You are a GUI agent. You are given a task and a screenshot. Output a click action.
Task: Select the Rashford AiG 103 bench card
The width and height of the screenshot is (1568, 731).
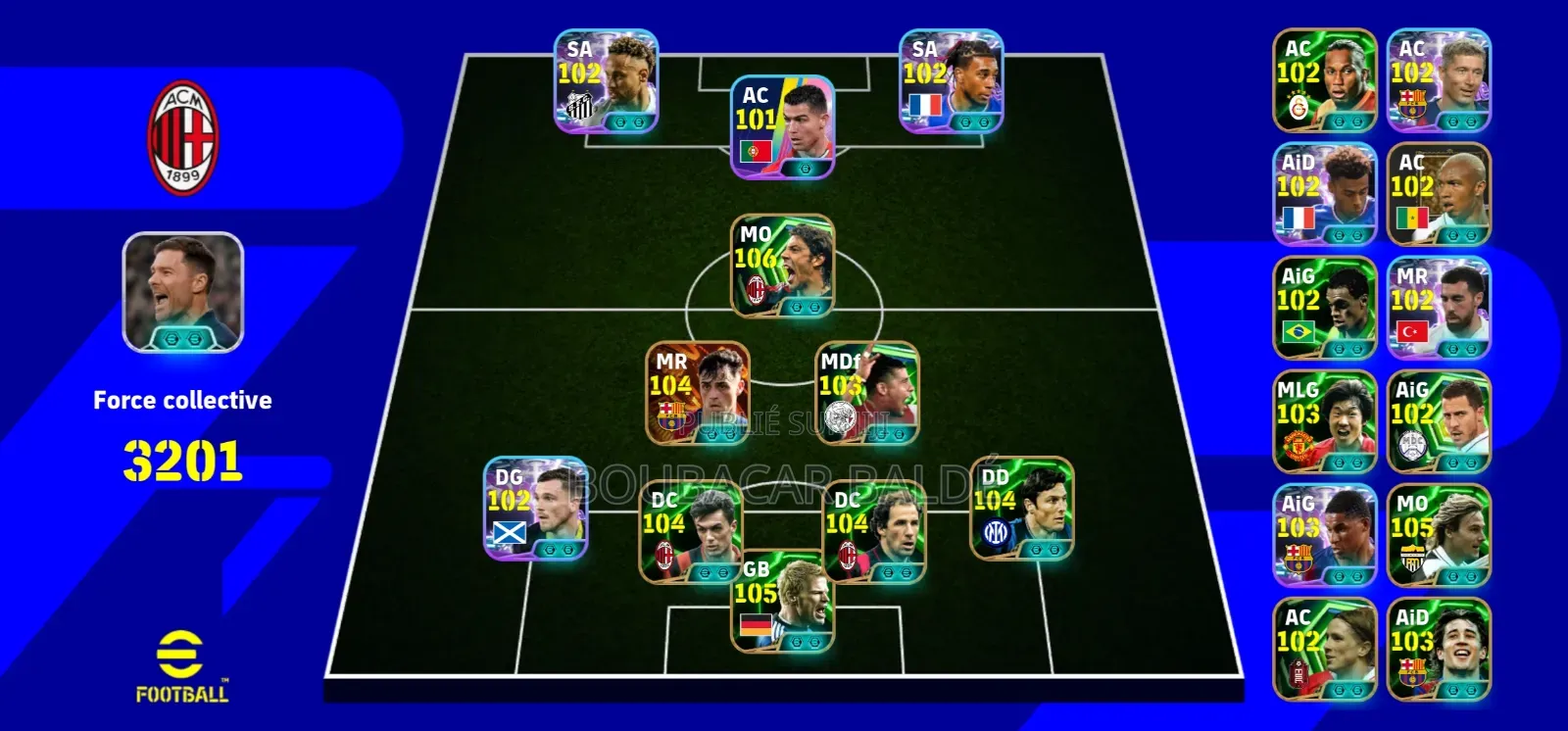click(x=1325, y=534)
